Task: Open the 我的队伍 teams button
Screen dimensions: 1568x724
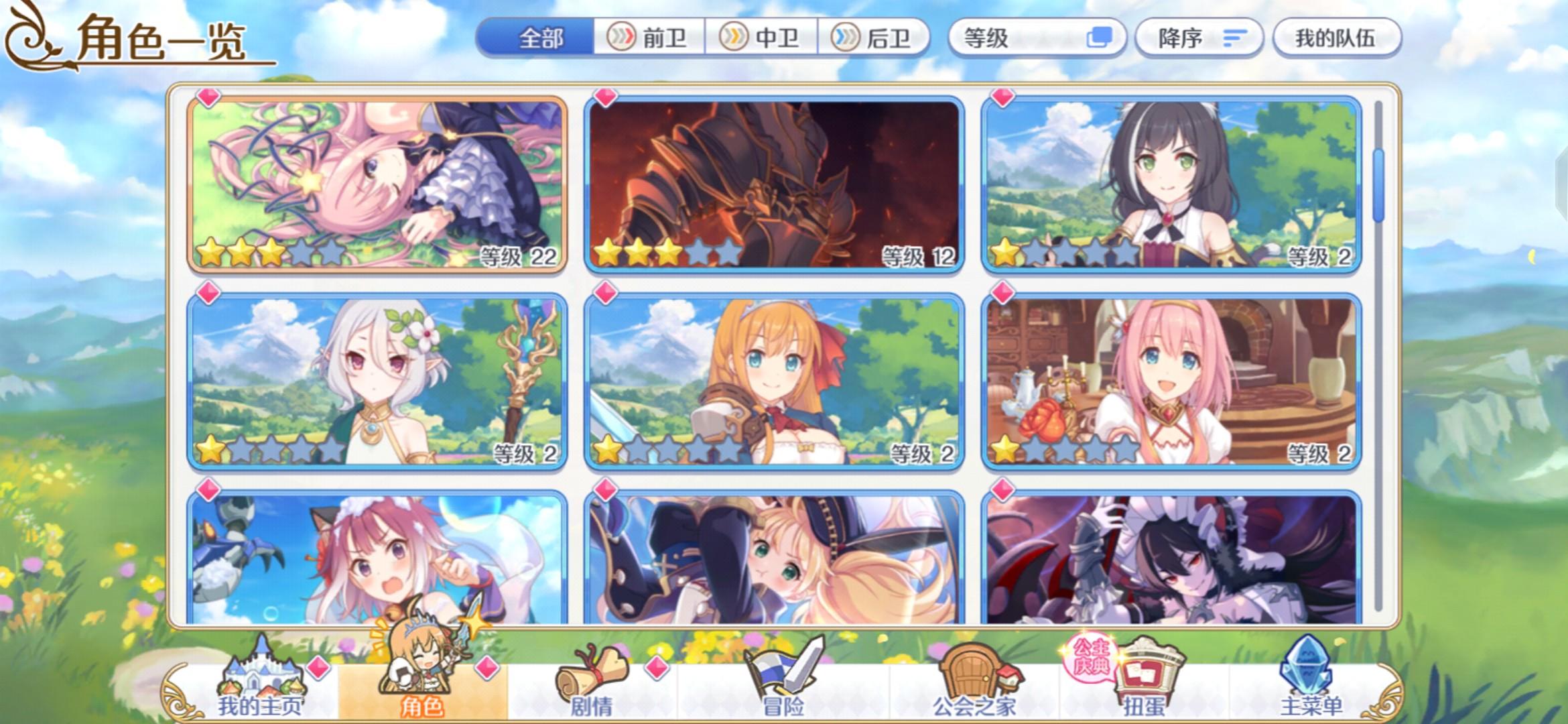Action: [1335, 38]
